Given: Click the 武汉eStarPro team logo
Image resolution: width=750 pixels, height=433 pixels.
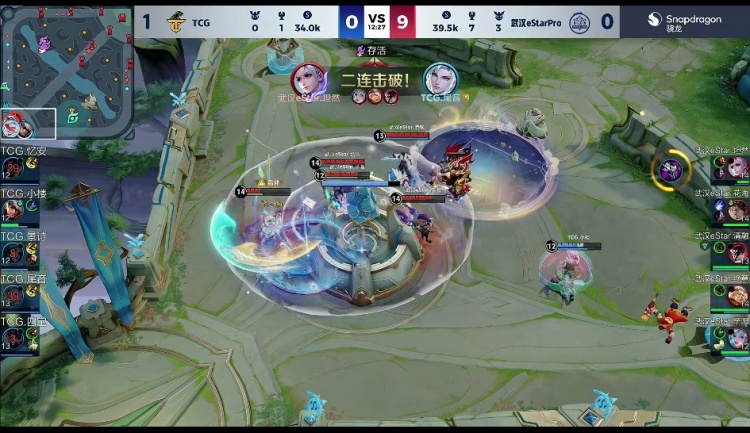Looking at the screenshot, I should (580, 21).
